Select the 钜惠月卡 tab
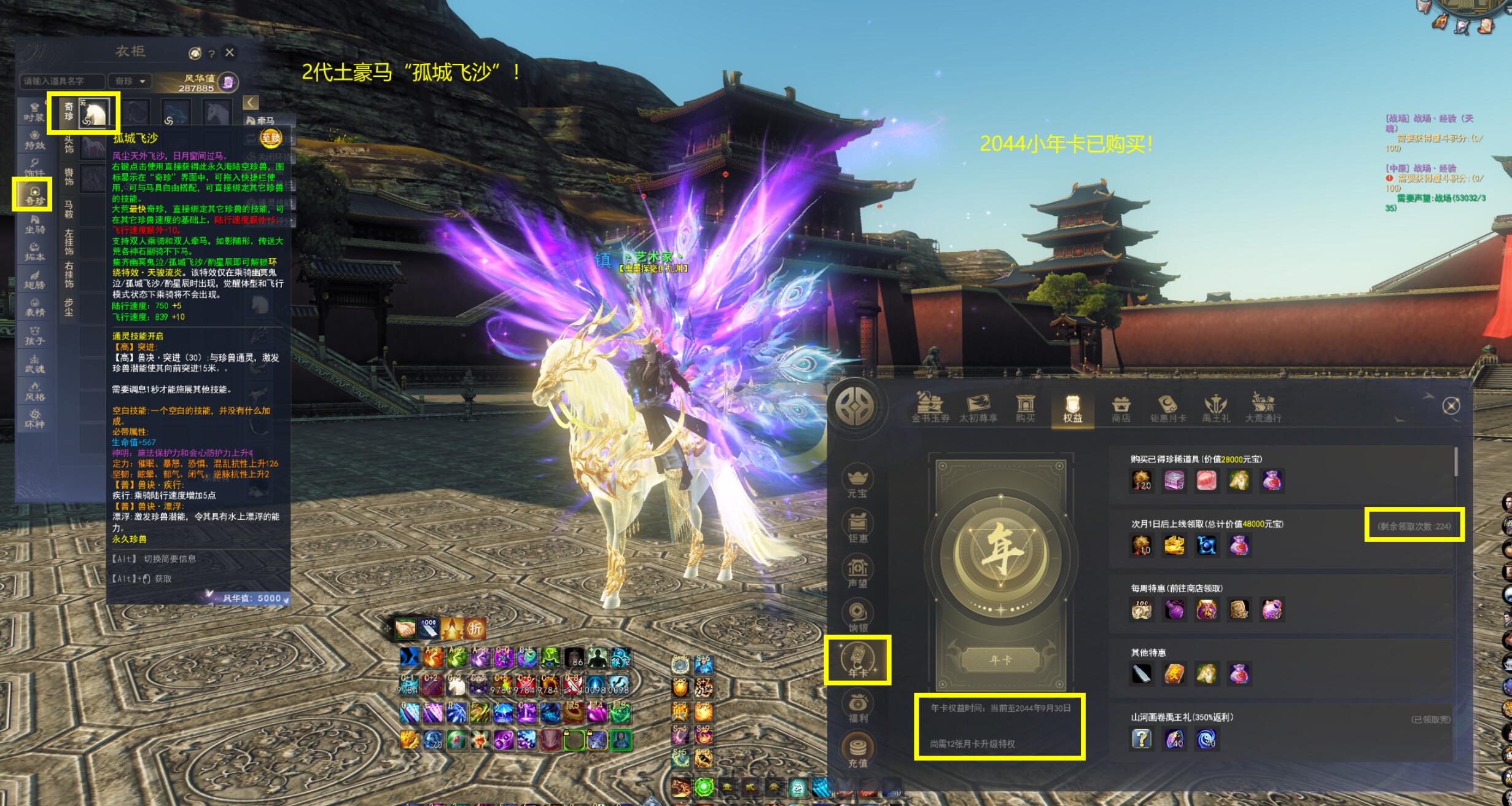Image resolution: width=1512 pixels, height=806 pixels. (x=1168, y=407)
